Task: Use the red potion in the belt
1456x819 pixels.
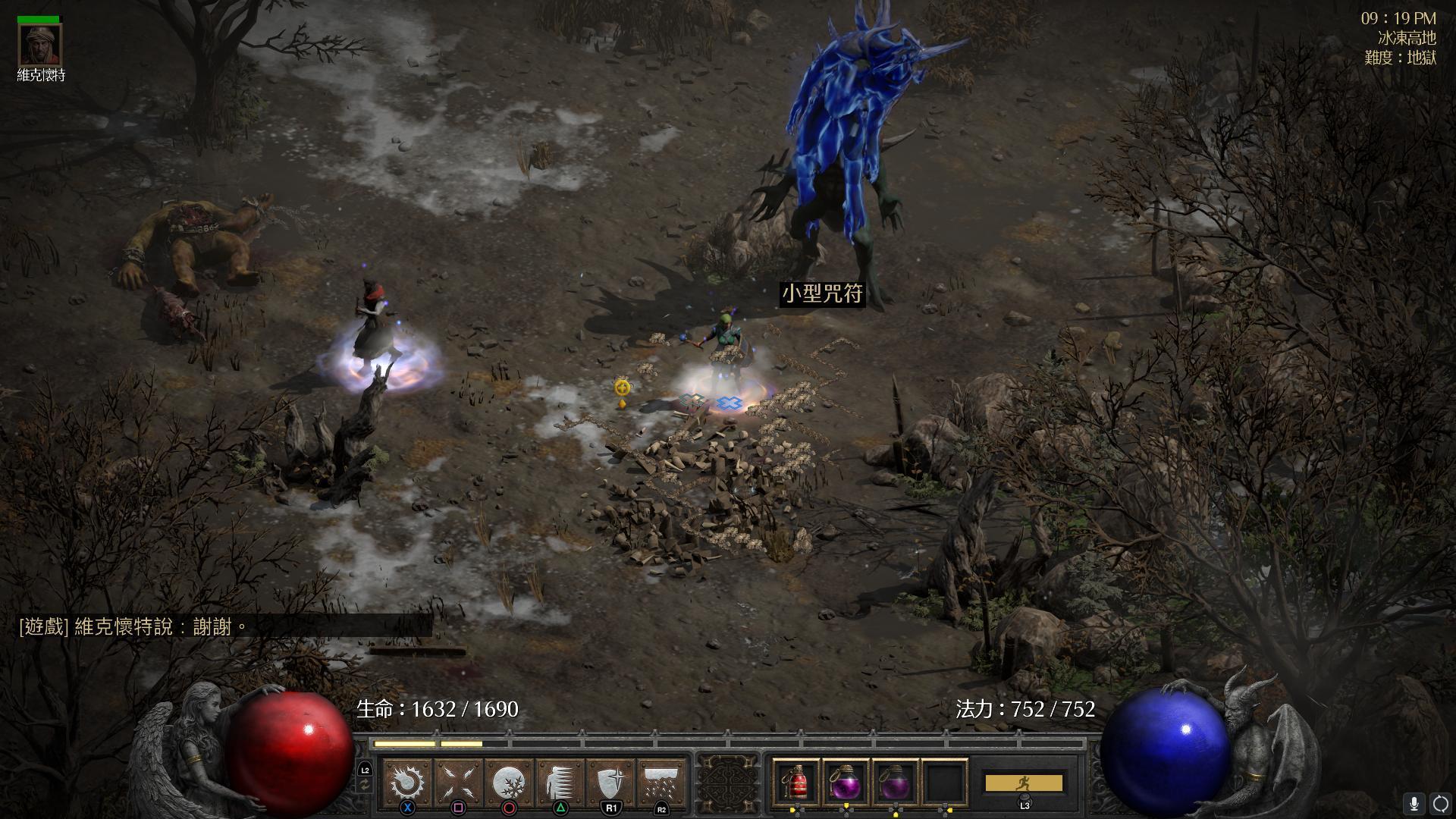Action: pos(795,783)
